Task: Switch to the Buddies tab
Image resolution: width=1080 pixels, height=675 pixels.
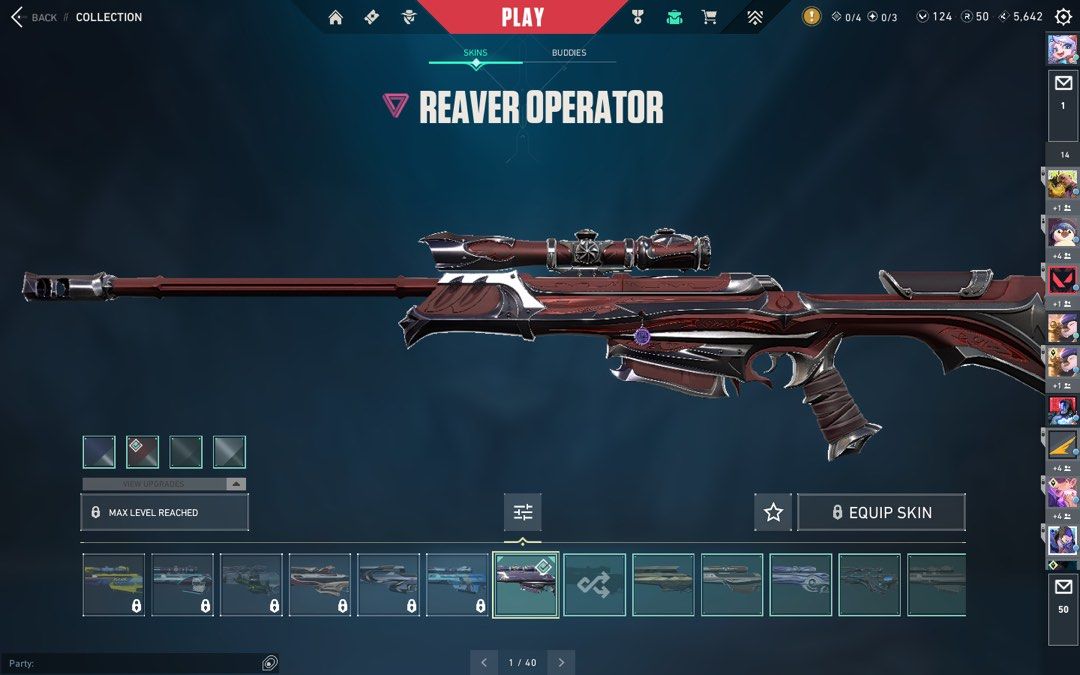Action: click(569, 53)
